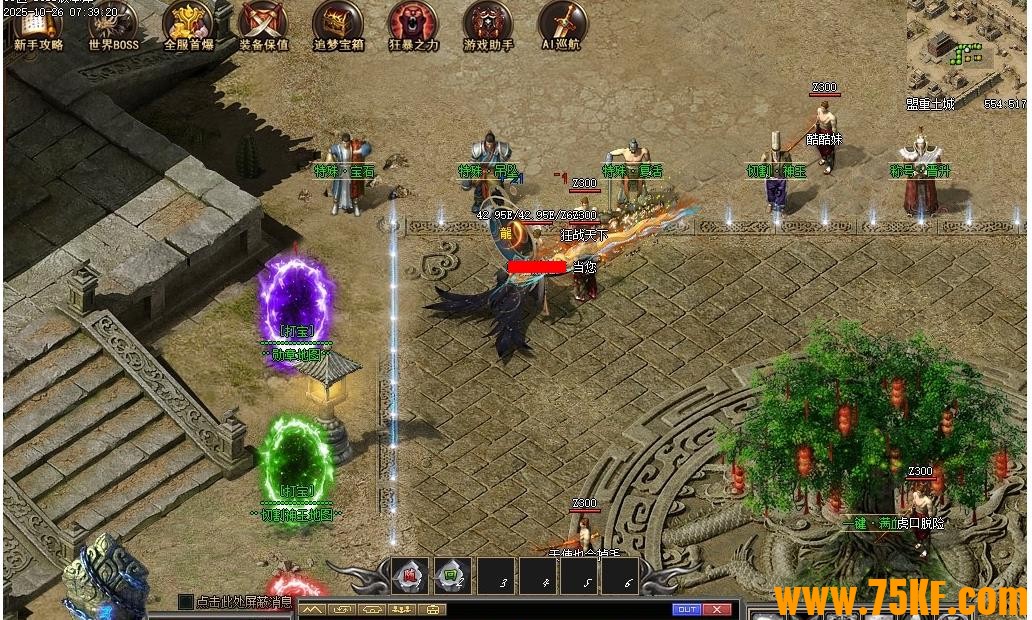This screenshot has height=620, width=1032.
Task: Click the blue OUT button
Action: coord(687,609)
